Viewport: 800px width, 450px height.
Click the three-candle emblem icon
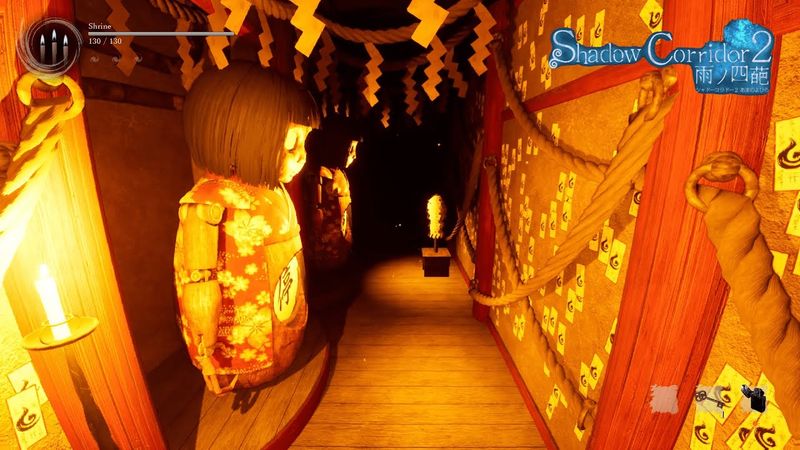[x=54, y=43]
